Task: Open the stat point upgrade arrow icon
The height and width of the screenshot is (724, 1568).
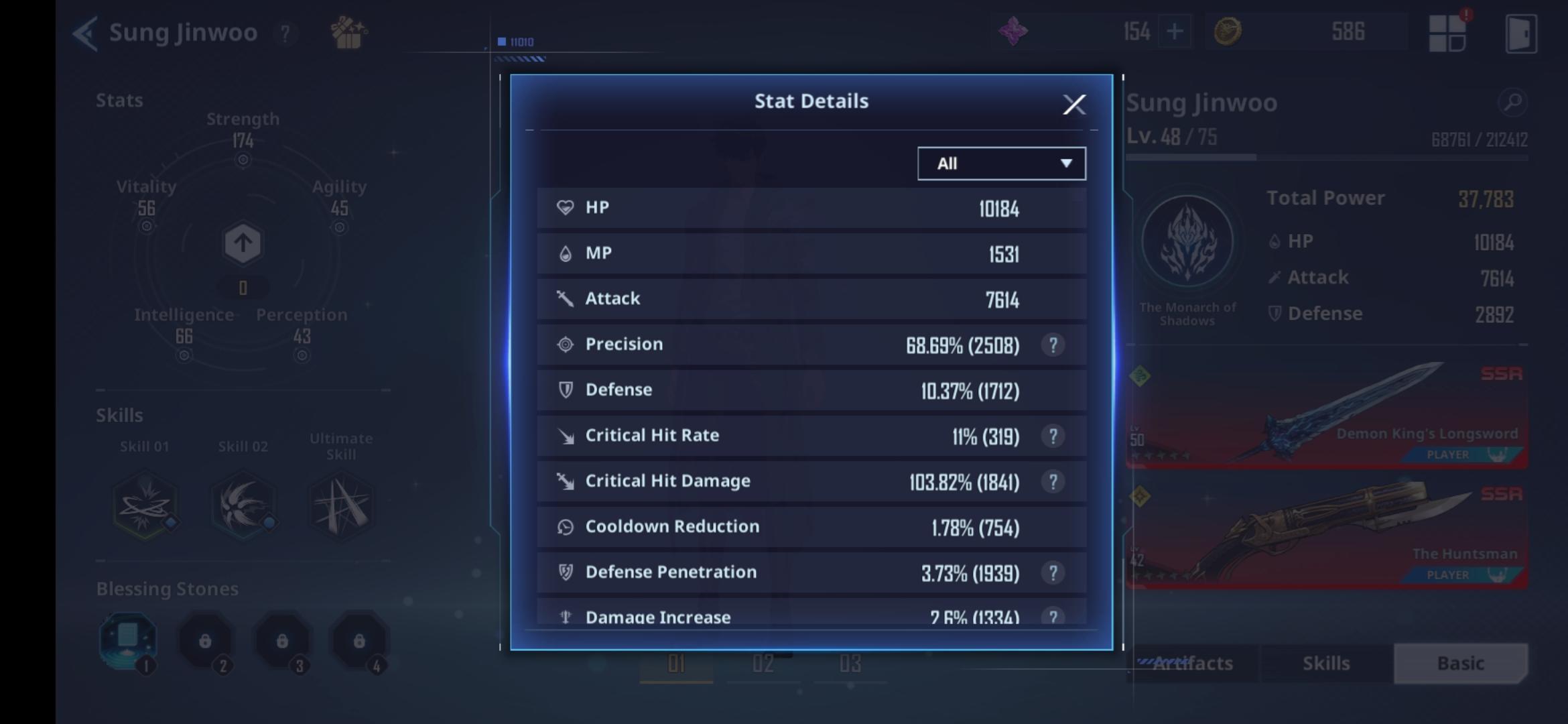Action: [x=243, y=243]
